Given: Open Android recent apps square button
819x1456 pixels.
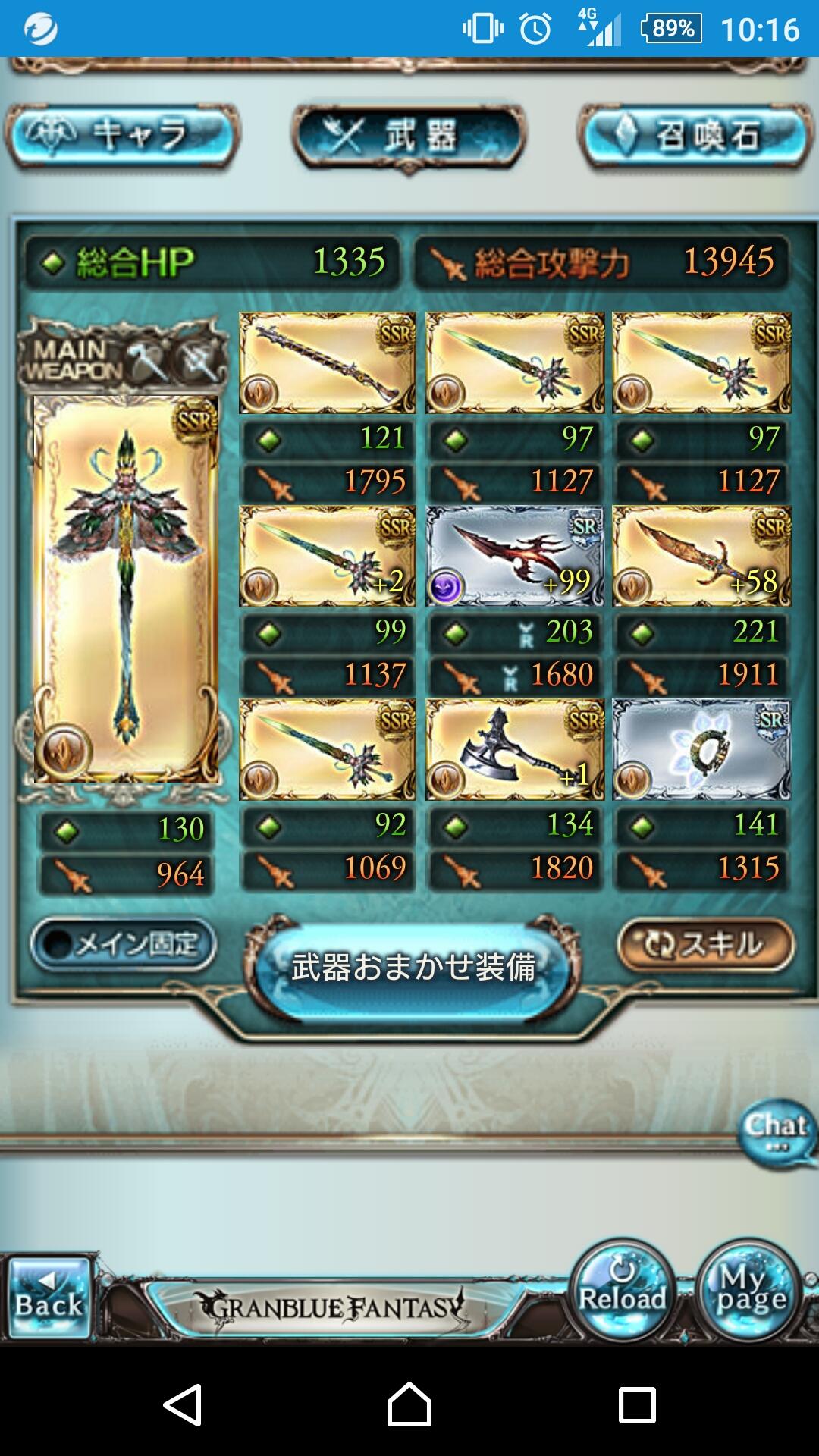Looking at the screenshot, I should tap(637, 1404).
